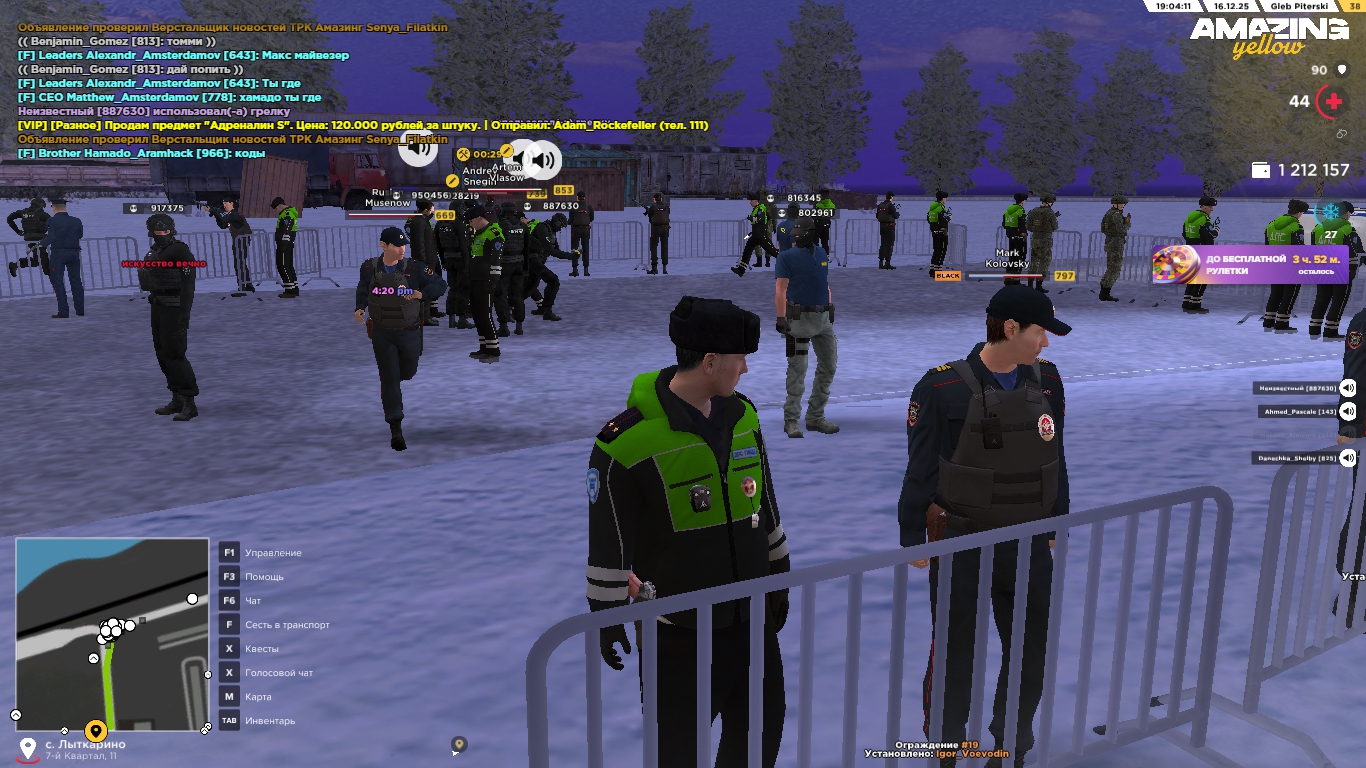Open the free roulette banner
The height and width of the screenshot is (768, 1366).
point(1250,265)
